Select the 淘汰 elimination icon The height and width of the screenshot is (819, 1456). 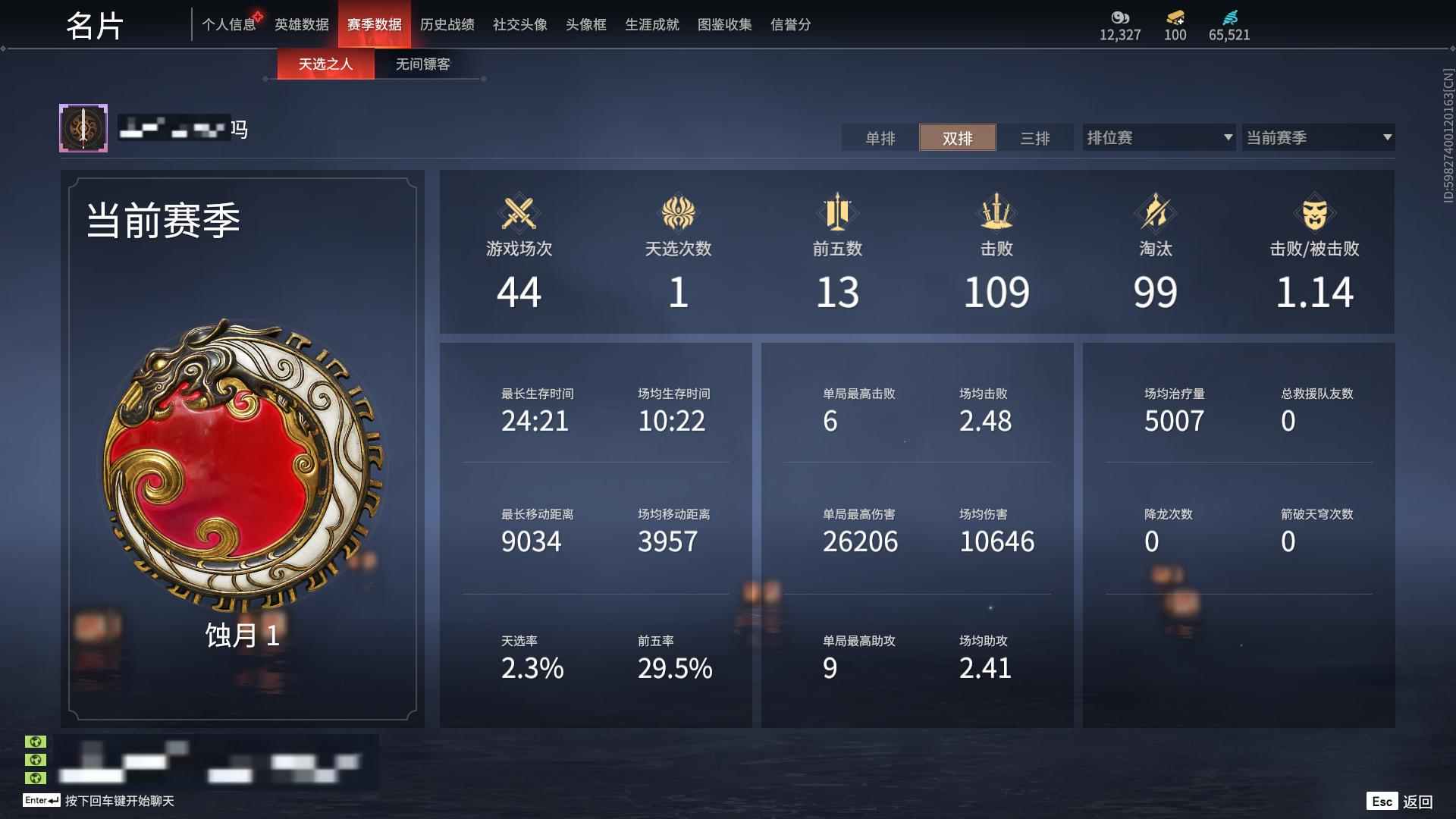pyautogui.click(x=1155, y=213)
